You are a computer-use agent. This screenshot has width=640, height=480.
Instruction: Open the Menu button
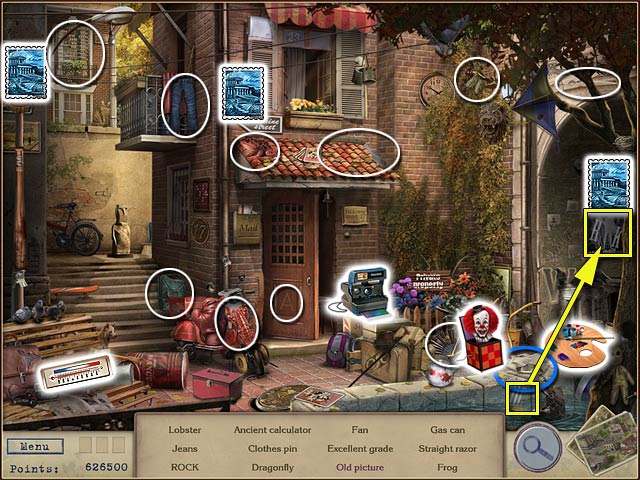click(x=34, y=446)
